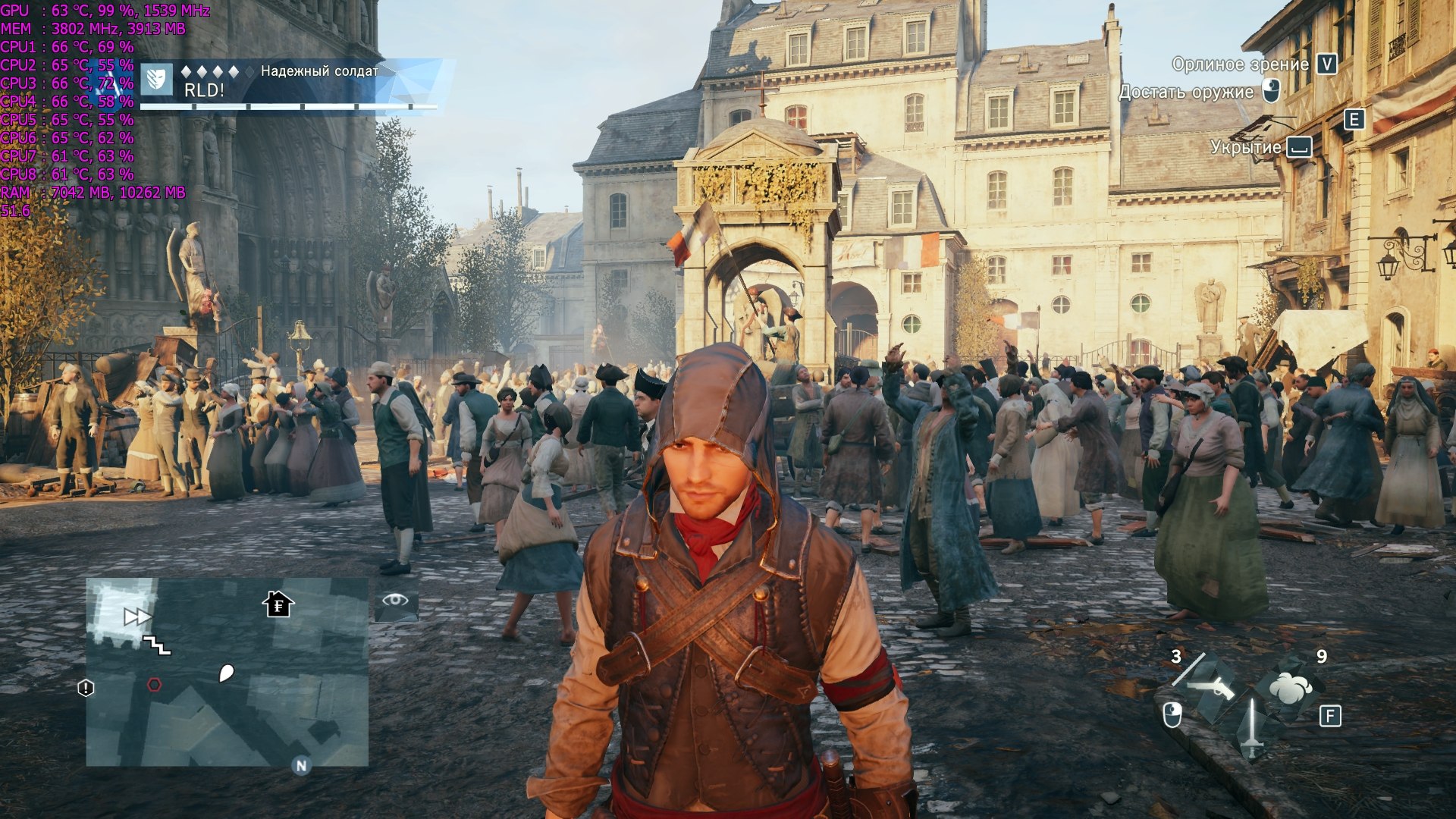This screenshot has width=1456, height=819.
Task: Click the N compass badge on minimap
Action: click(x=301, y=766)
